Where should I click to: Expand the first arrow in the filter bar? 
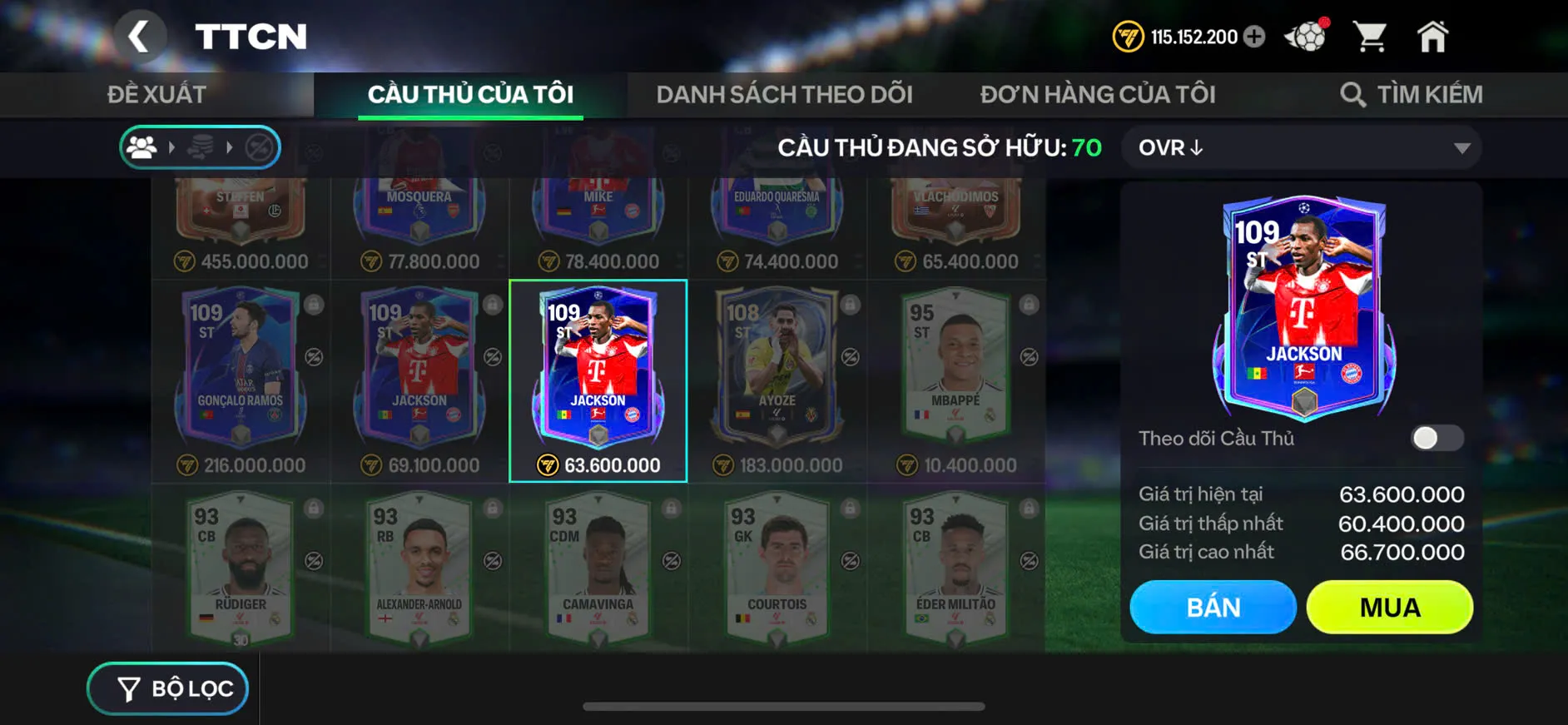tap(172, 147)
